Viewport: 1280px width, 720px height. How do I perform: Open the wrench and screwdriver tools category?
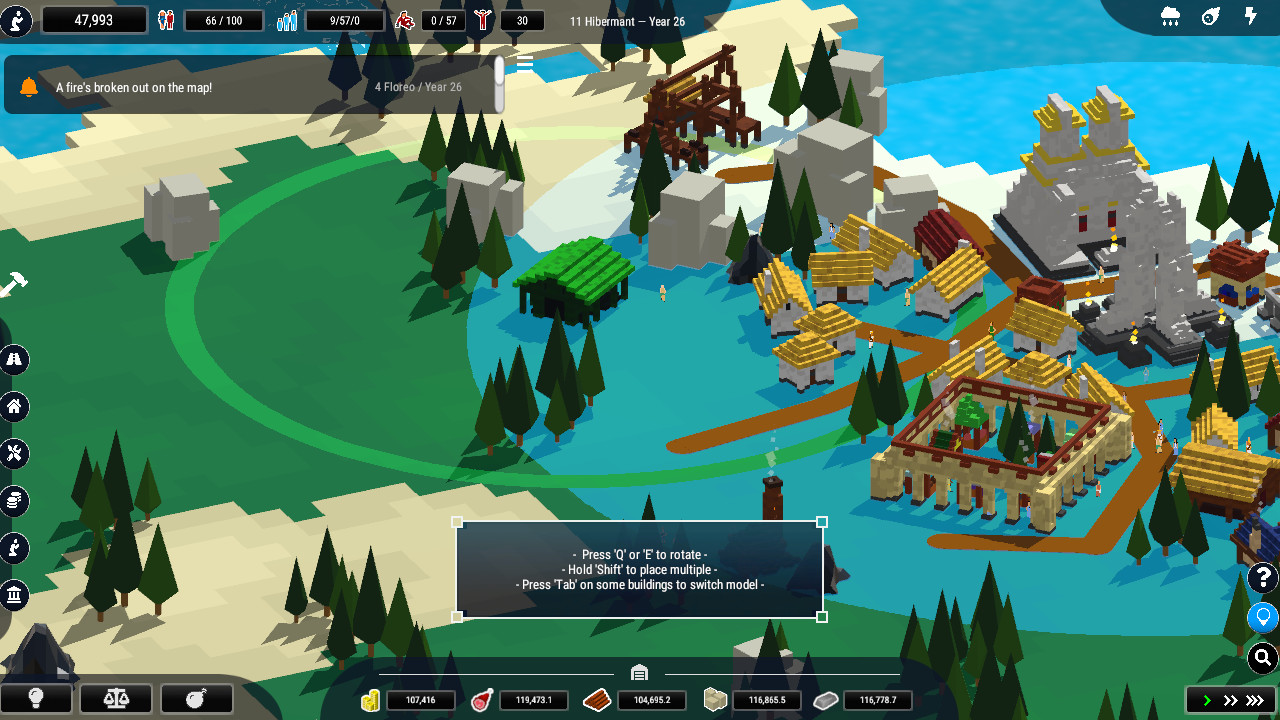(x=14, y=454)
